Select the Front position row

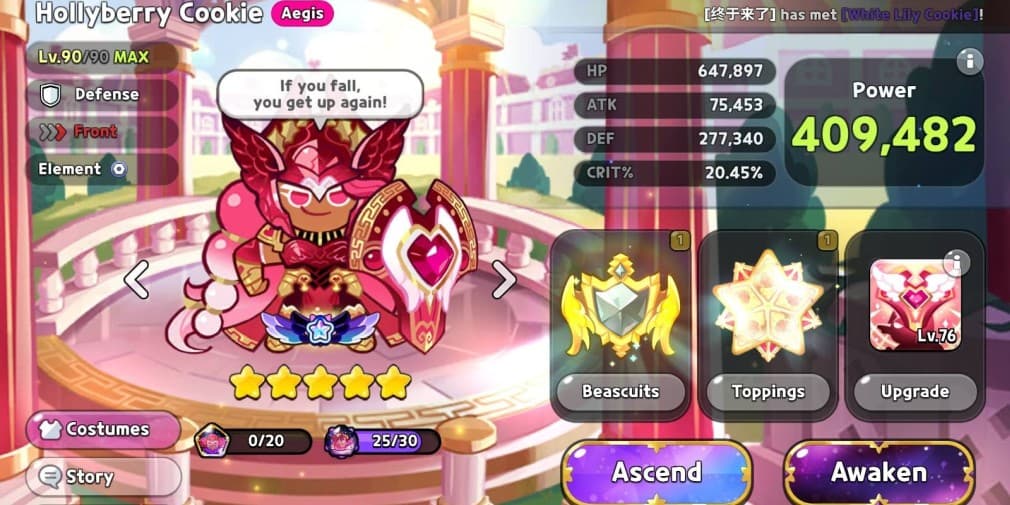[x=93, y=132]
